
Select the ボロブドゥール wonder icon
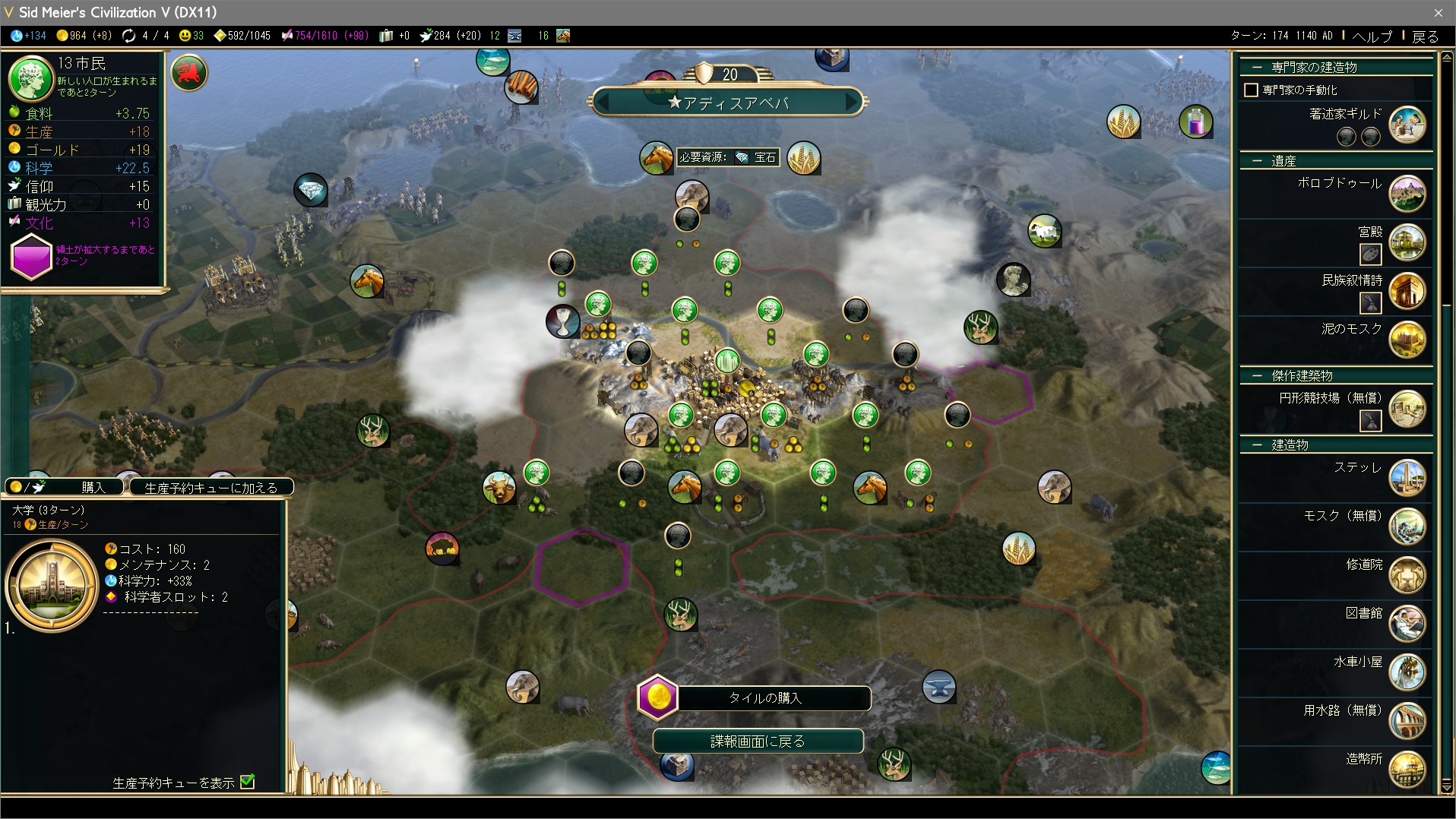coord(1407,194)
